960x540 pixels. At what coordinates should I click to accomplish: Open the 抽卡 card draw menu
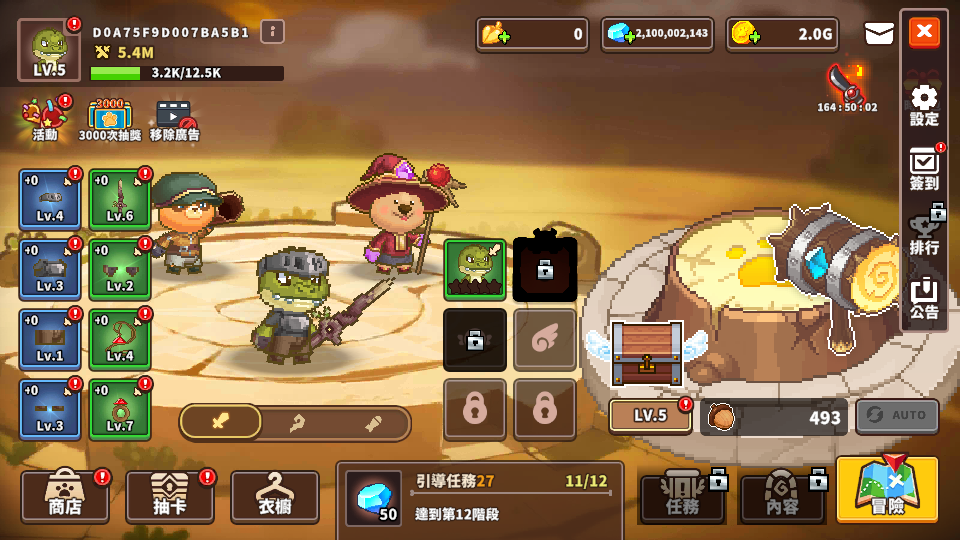[170, 497]
